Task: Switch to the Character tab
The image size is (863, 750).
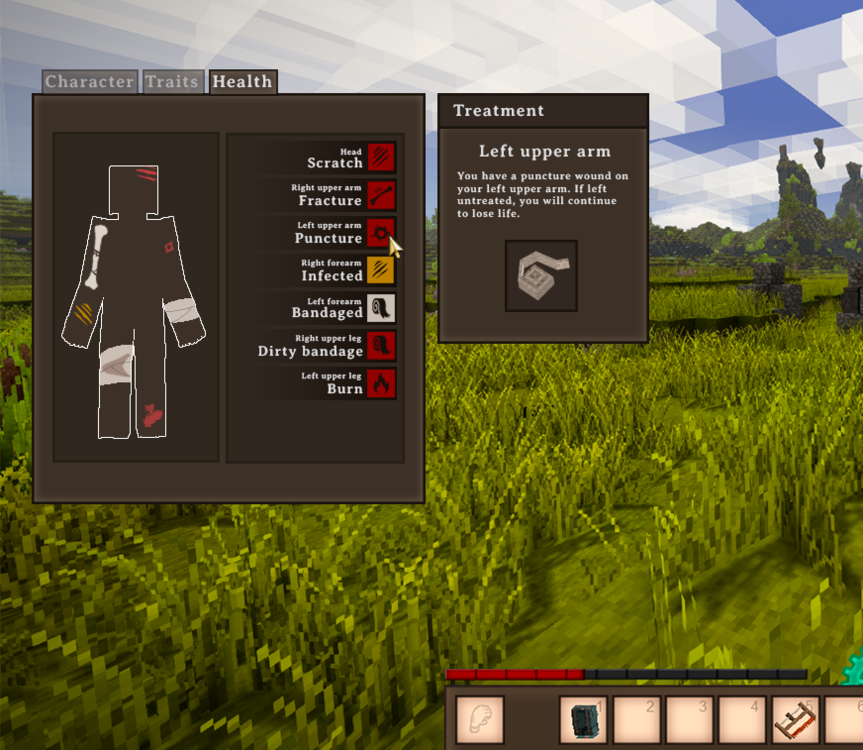Action: point(89,82)
